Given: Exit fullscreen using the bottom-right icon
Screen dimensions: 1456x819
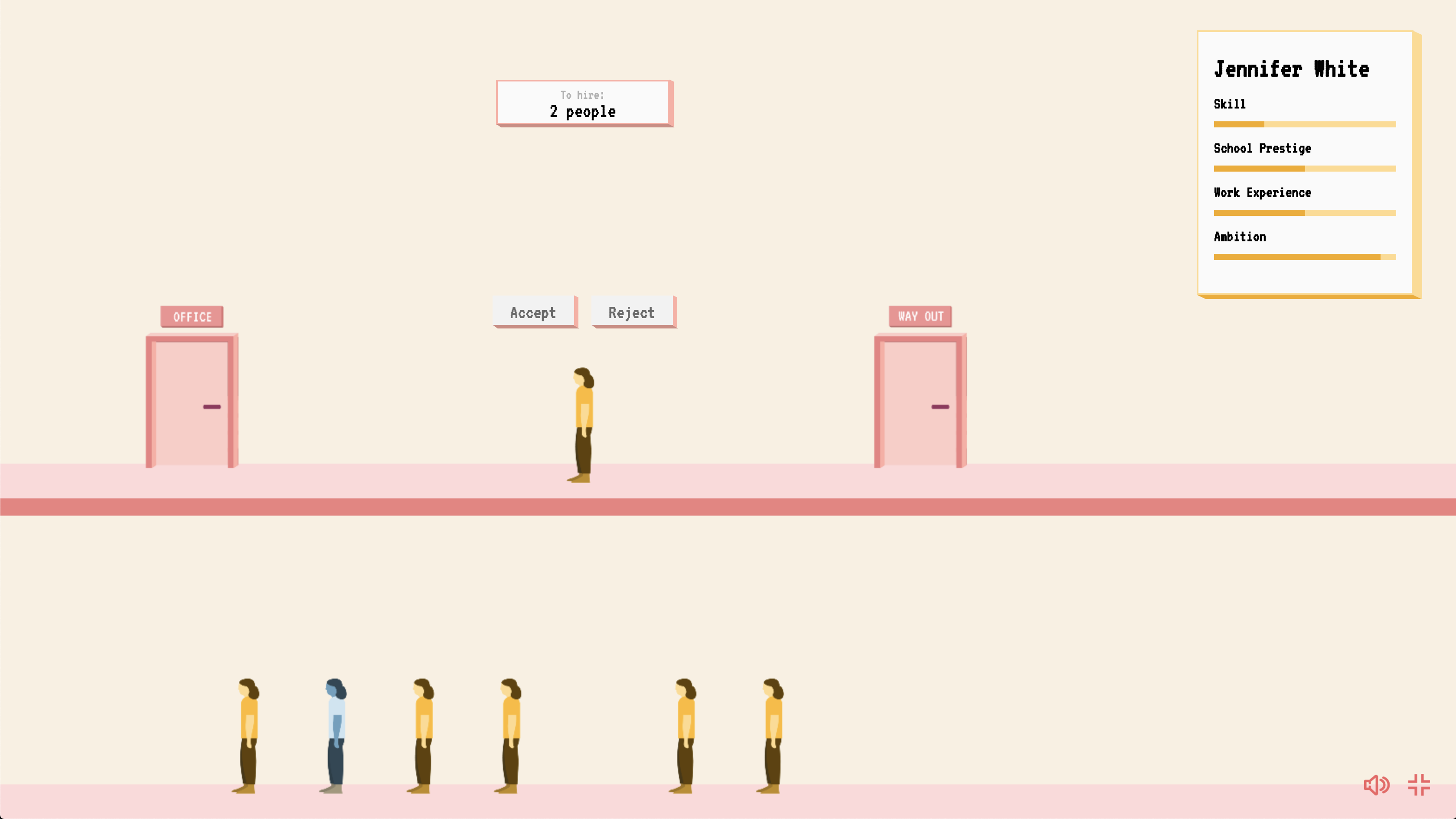Looking at the screenshot, I should point(1420,784).
